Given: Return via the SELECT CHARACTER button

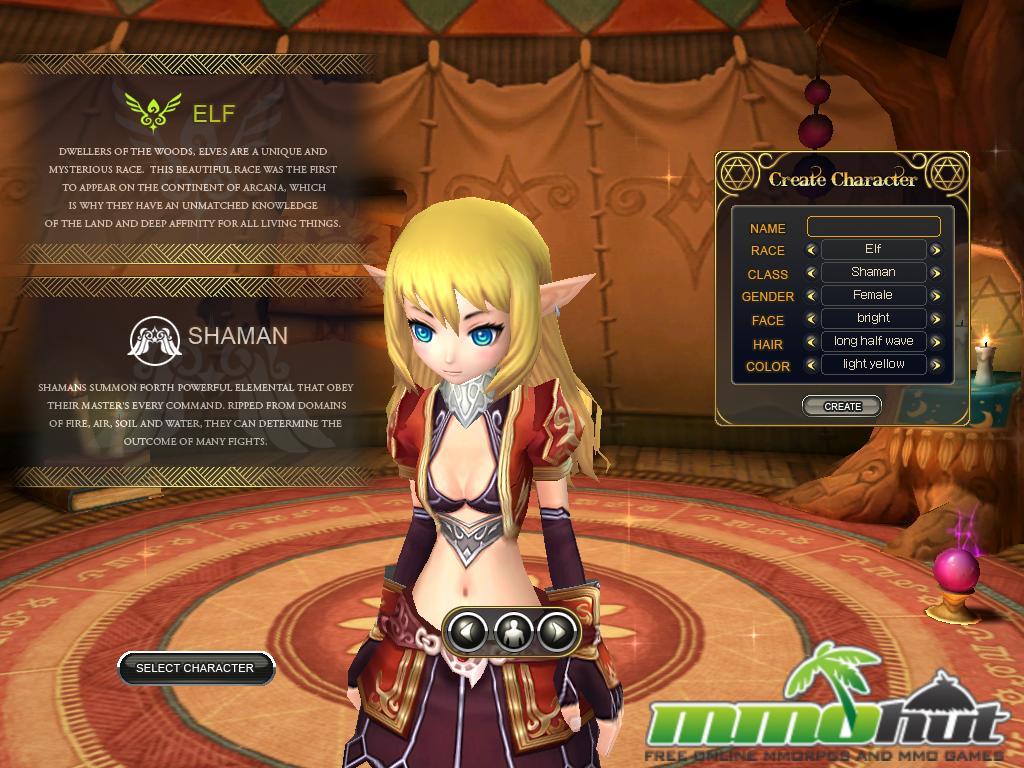Looking at the screenshot, I should click(196, 668).
